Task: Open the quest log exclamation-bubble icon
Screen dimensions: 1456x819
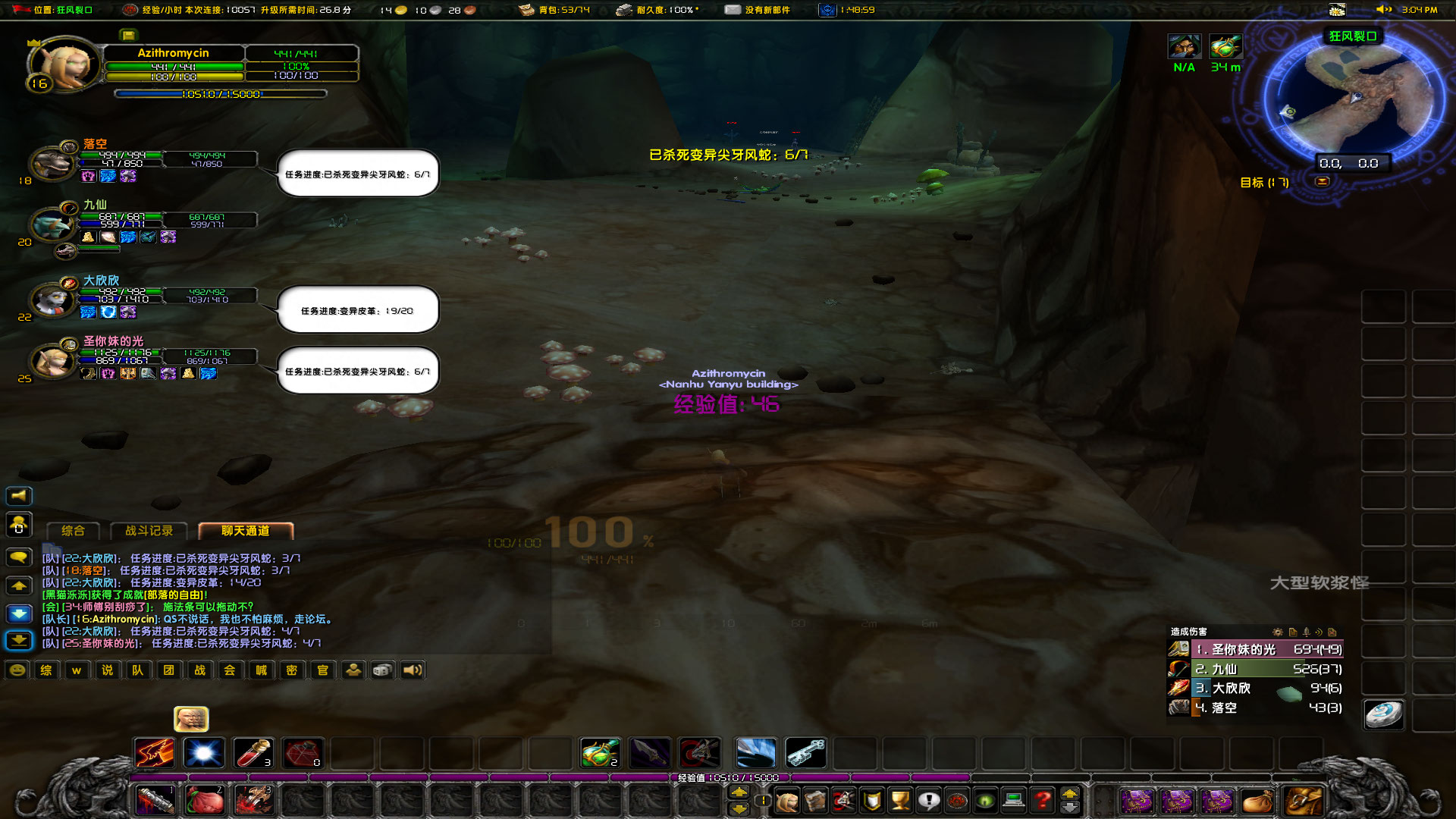Action: click(x=929, y=800)
